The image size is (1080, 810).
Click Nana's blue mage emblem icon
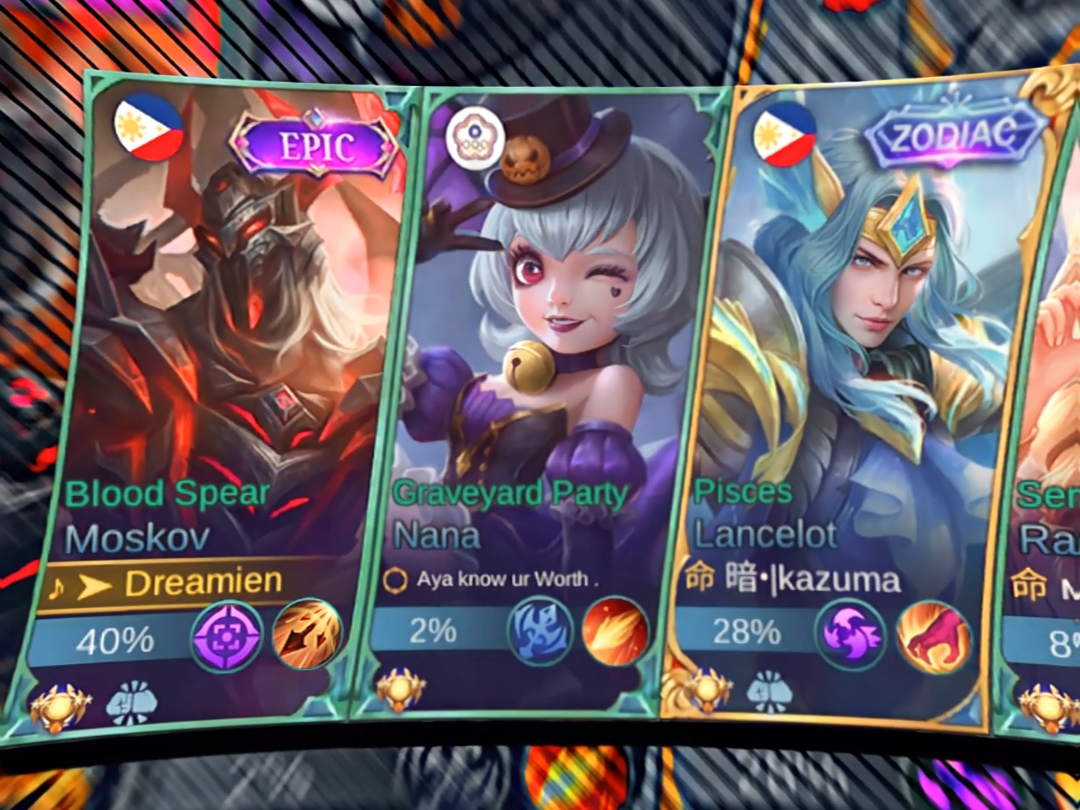coord(541,631)
